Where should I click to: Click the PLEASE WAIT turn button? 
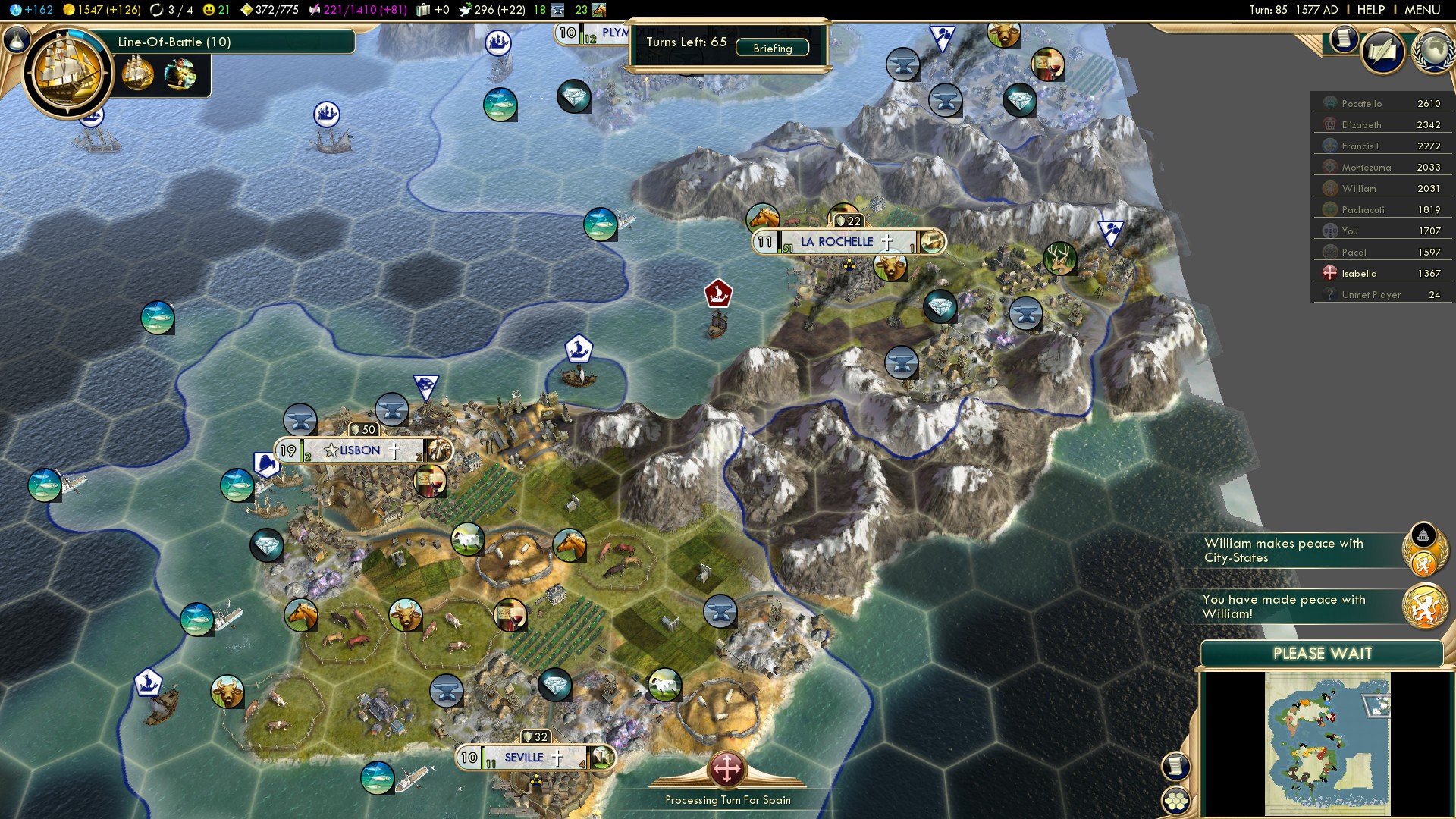point(1322,654)
